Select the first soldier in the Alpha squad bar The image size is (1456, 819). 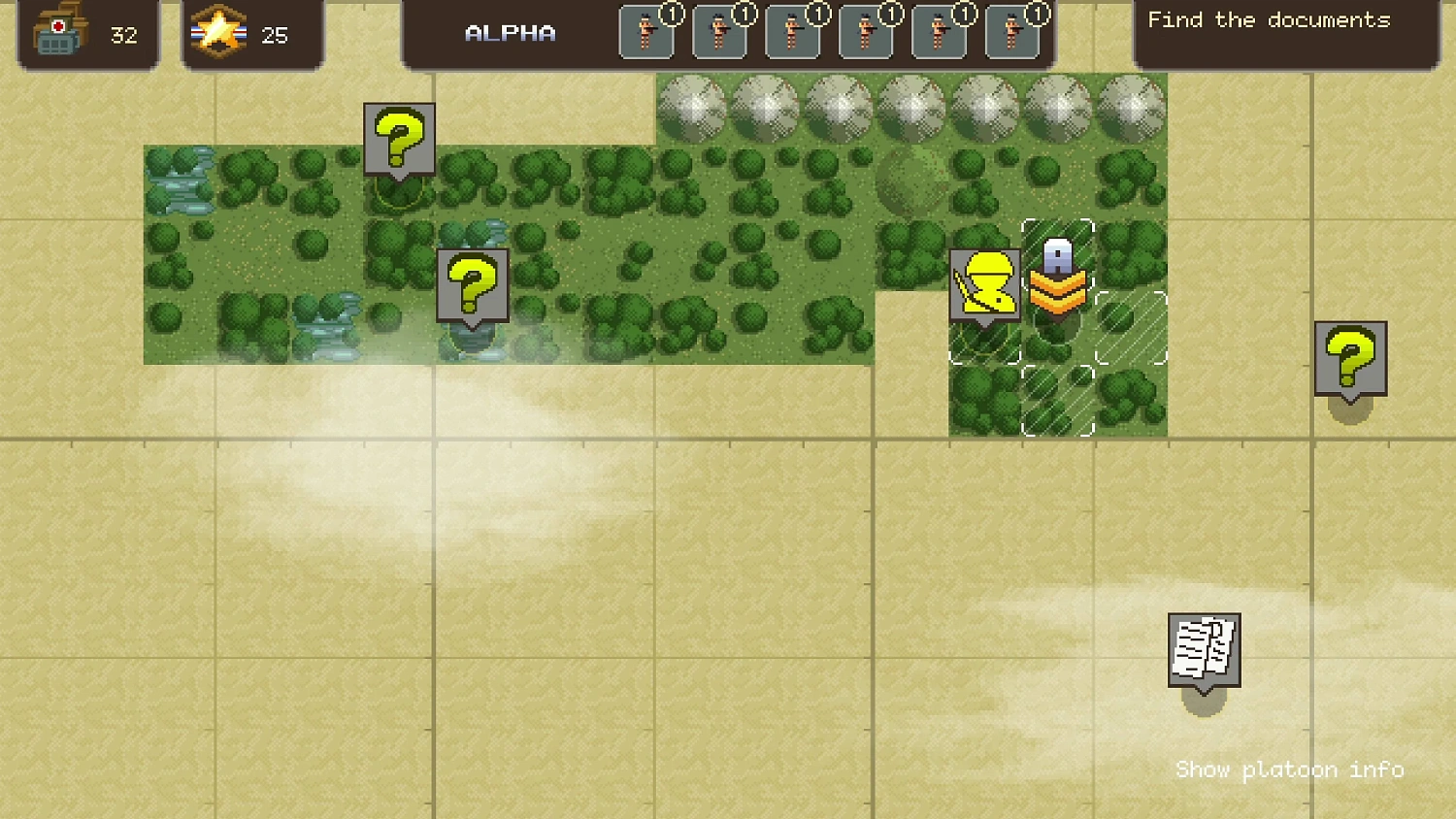[646, 32]
